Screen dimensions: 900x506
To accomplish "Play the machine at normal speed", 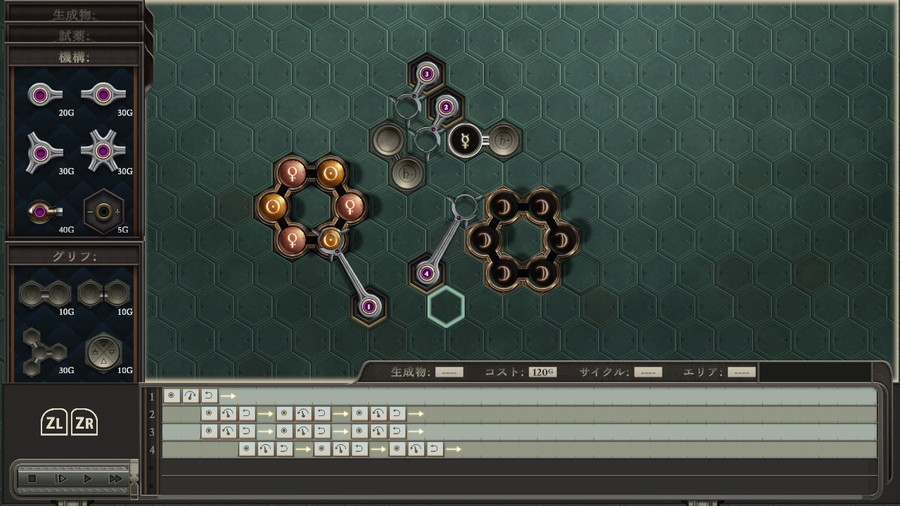I will (x=88, y=479).
